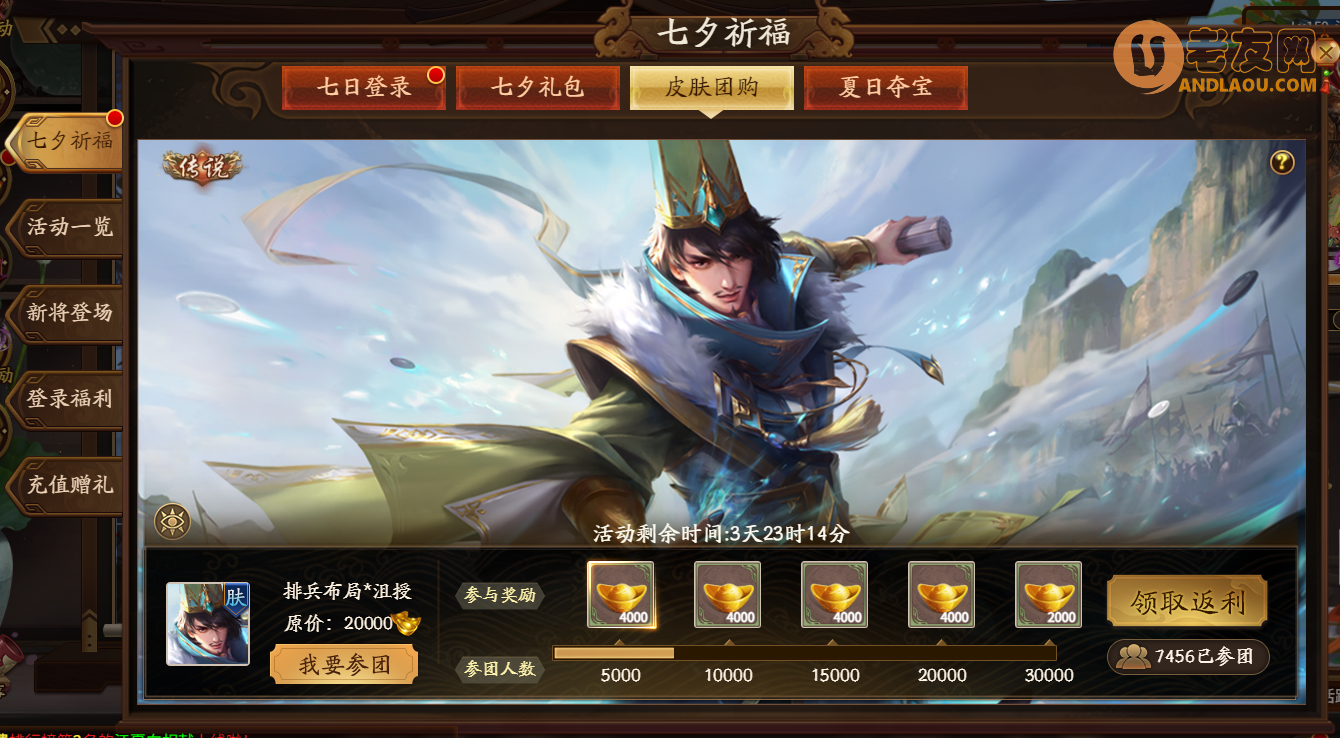Click the red dot on 七日登录
The height and width of the screenshot is (738, 1340).
pos(434,73)
